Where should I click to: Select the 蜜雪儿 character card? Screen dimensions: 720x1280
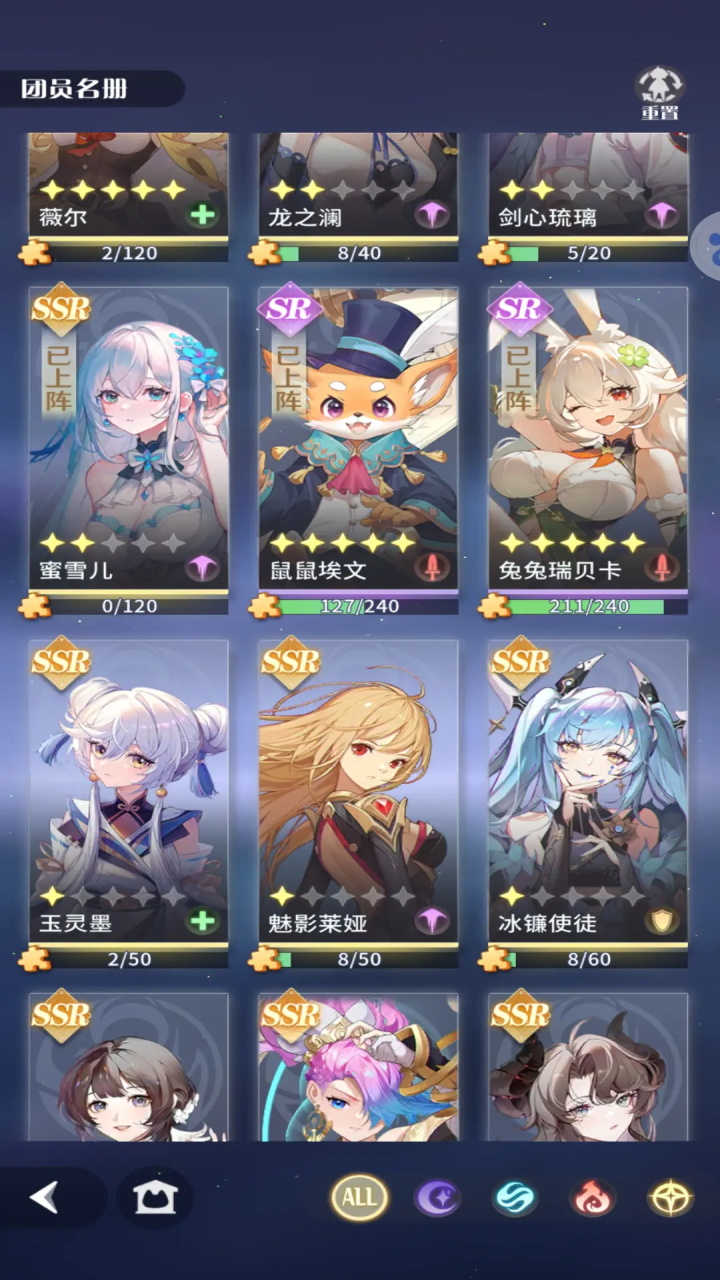[128, 438]
